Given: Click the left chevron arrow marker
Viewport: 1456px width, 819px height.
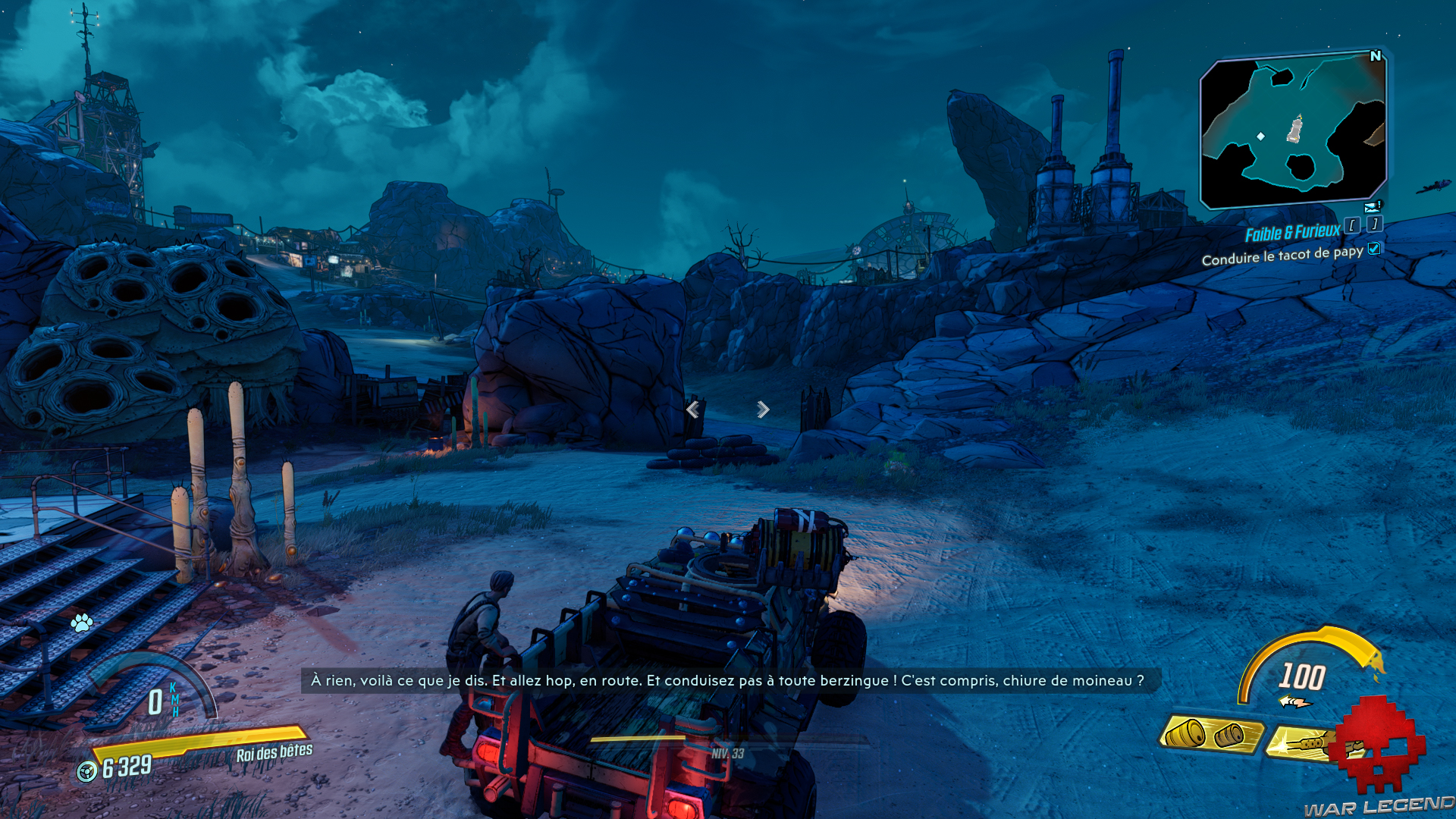Looking at the screenshot, I should 692,409.
